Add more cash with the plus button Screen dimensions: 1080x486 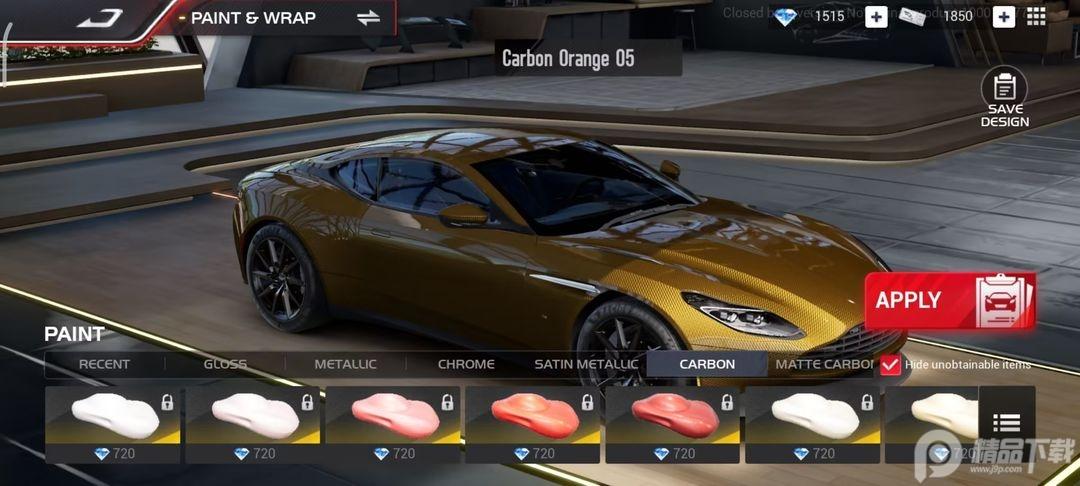[x=1003, y=16]
